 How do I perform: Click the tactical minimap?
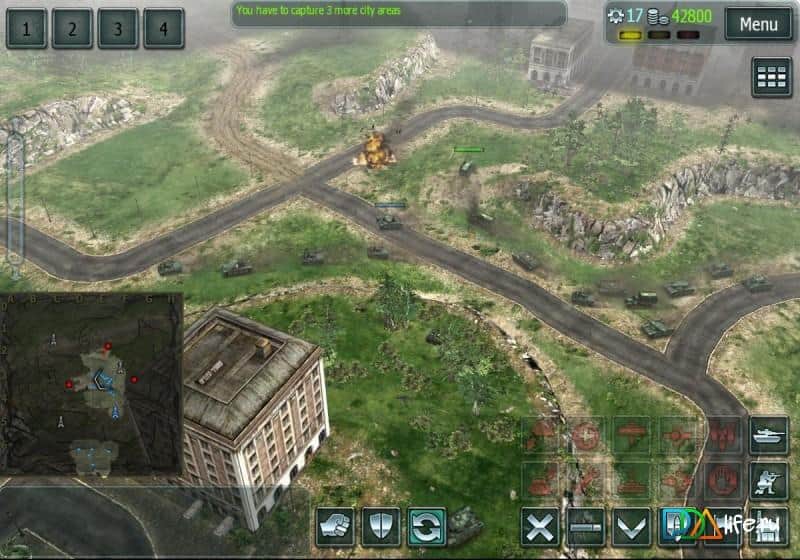92,384
